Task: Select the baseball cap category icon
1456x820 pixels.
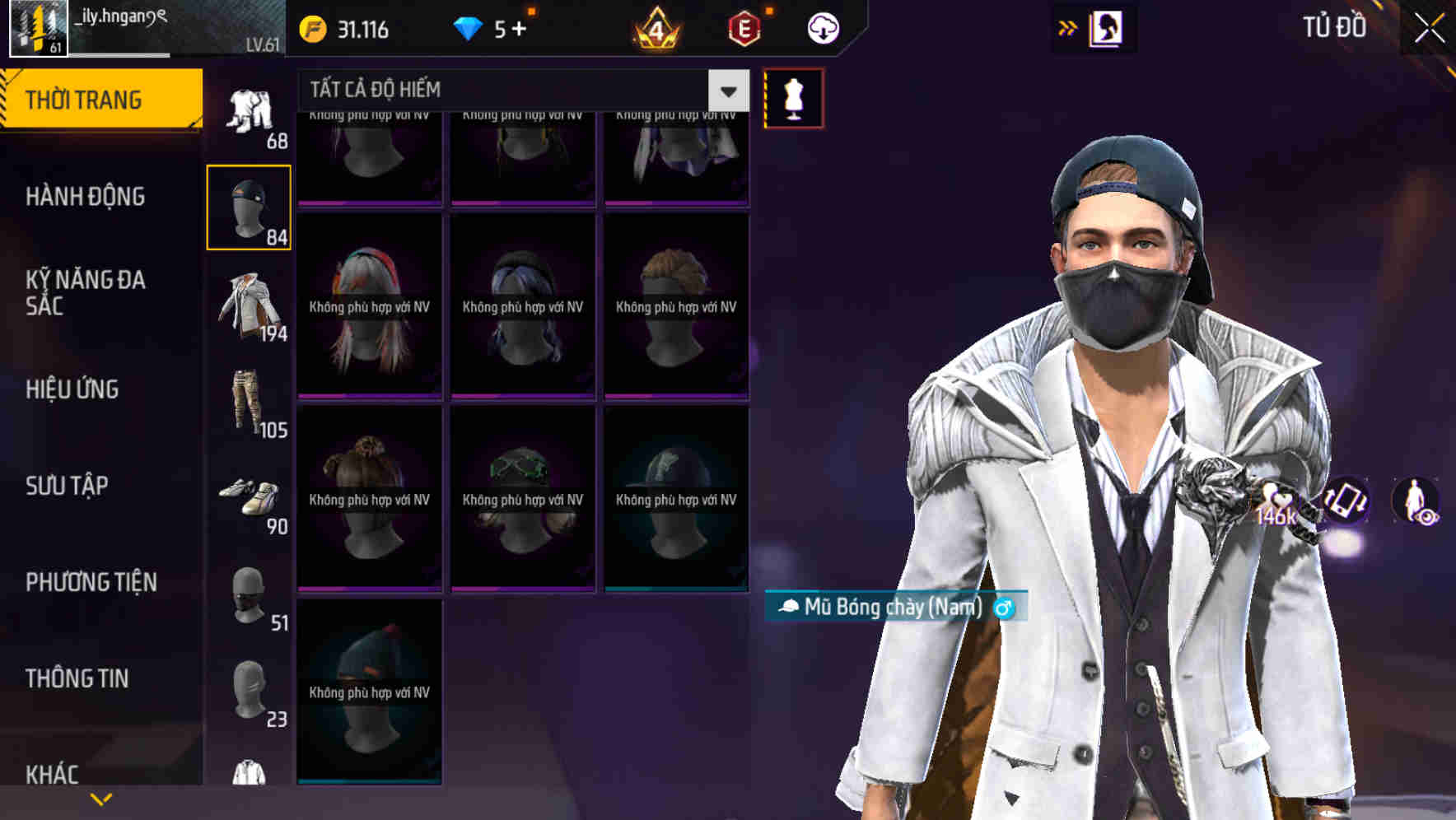Action: pos(249,206)
